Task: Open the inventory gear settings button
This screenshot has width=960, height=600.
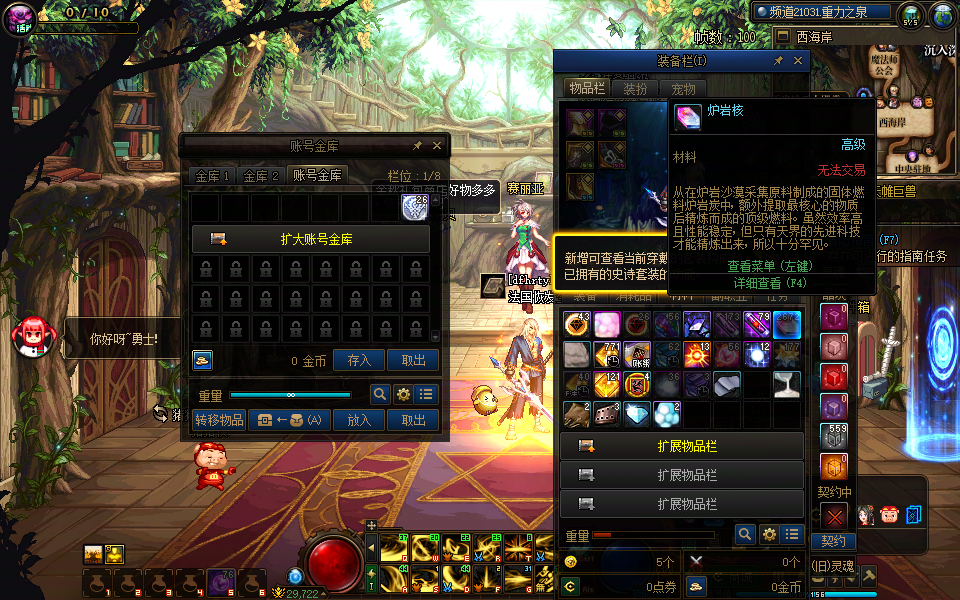Action: point(769,535)
